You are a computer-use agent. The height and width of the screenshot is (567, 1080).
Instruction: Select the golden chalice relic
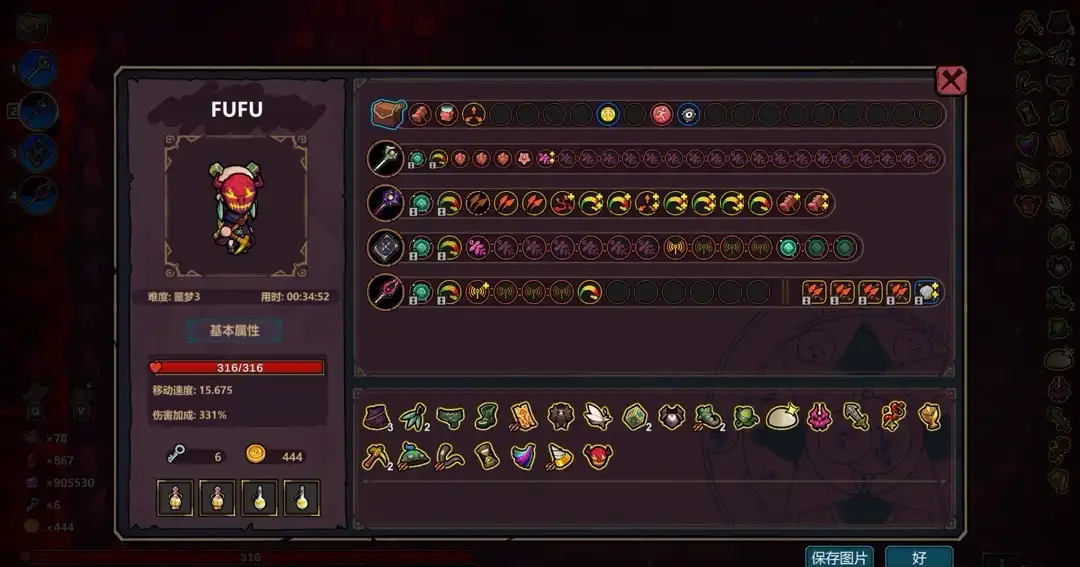pos(929,417)
